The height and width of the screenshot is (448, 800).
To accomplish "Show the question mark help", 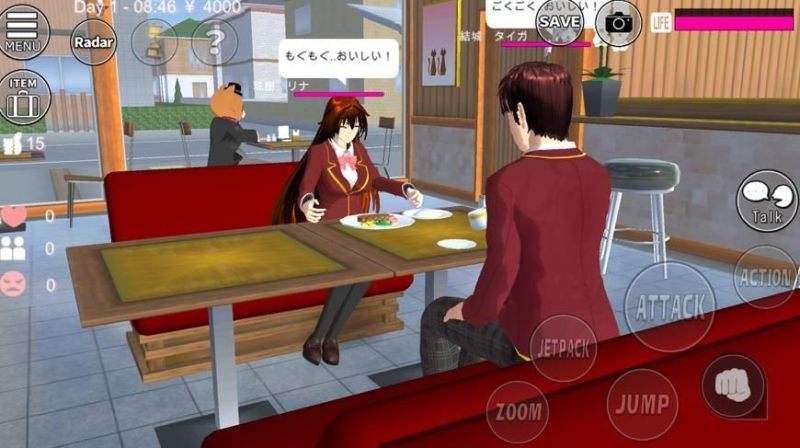I will 213,42.
